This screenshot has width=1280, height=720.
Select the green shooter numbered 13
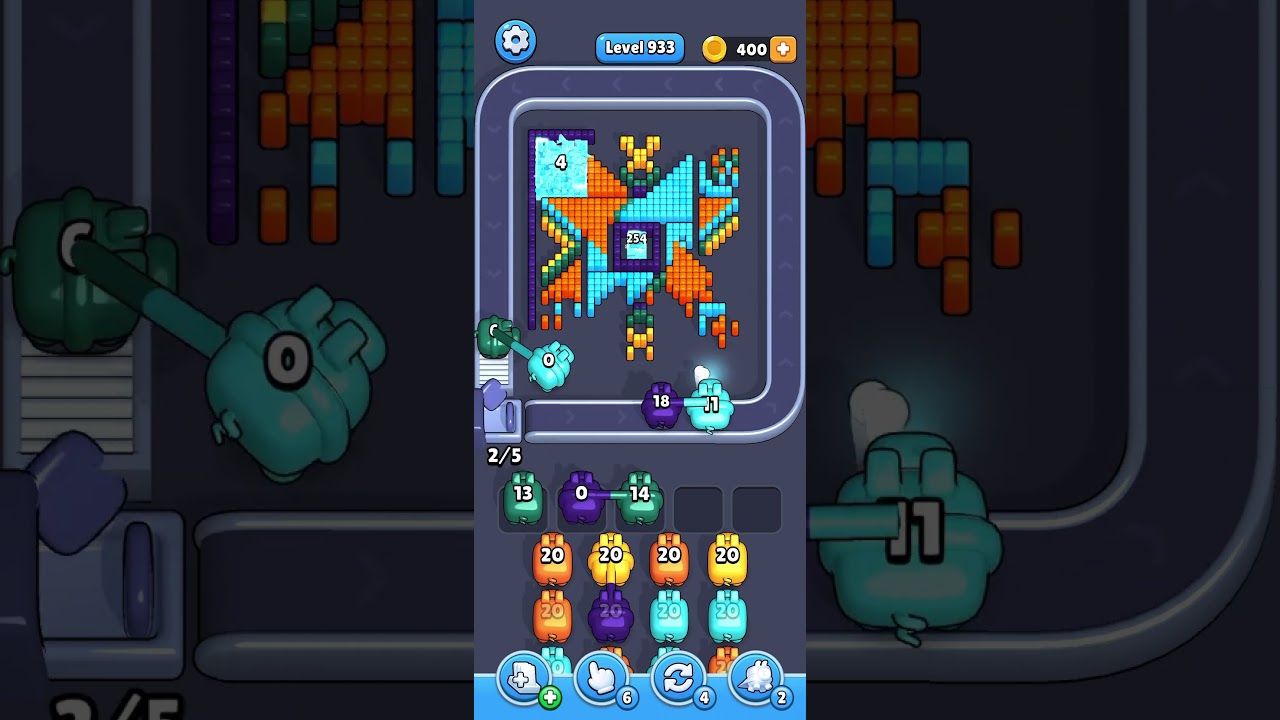coord(523,499)
